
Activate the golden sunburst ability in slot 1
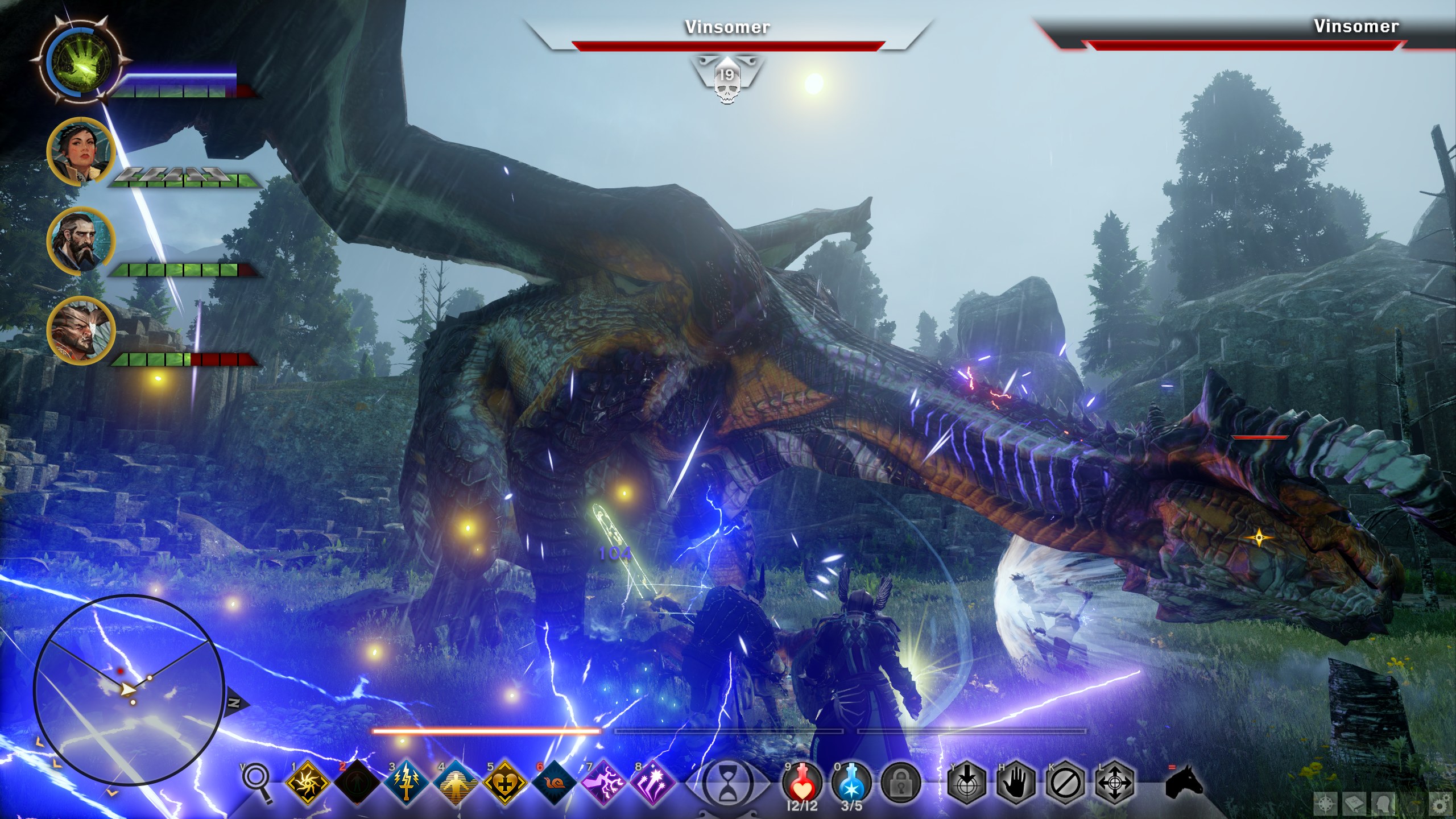click(x=308, y=784)
